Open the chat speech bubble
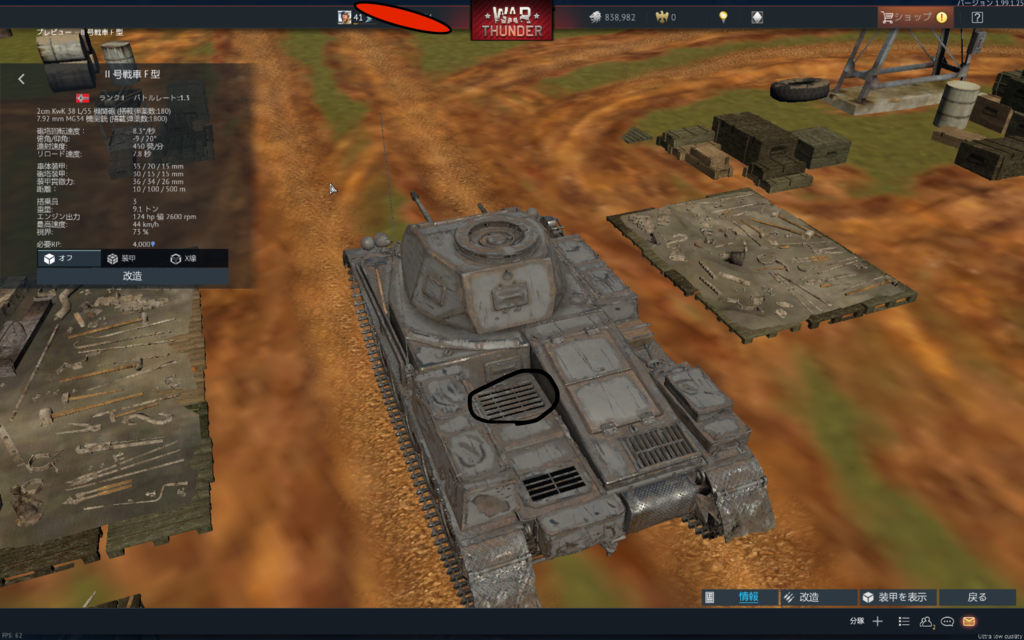 pos(948,621)
